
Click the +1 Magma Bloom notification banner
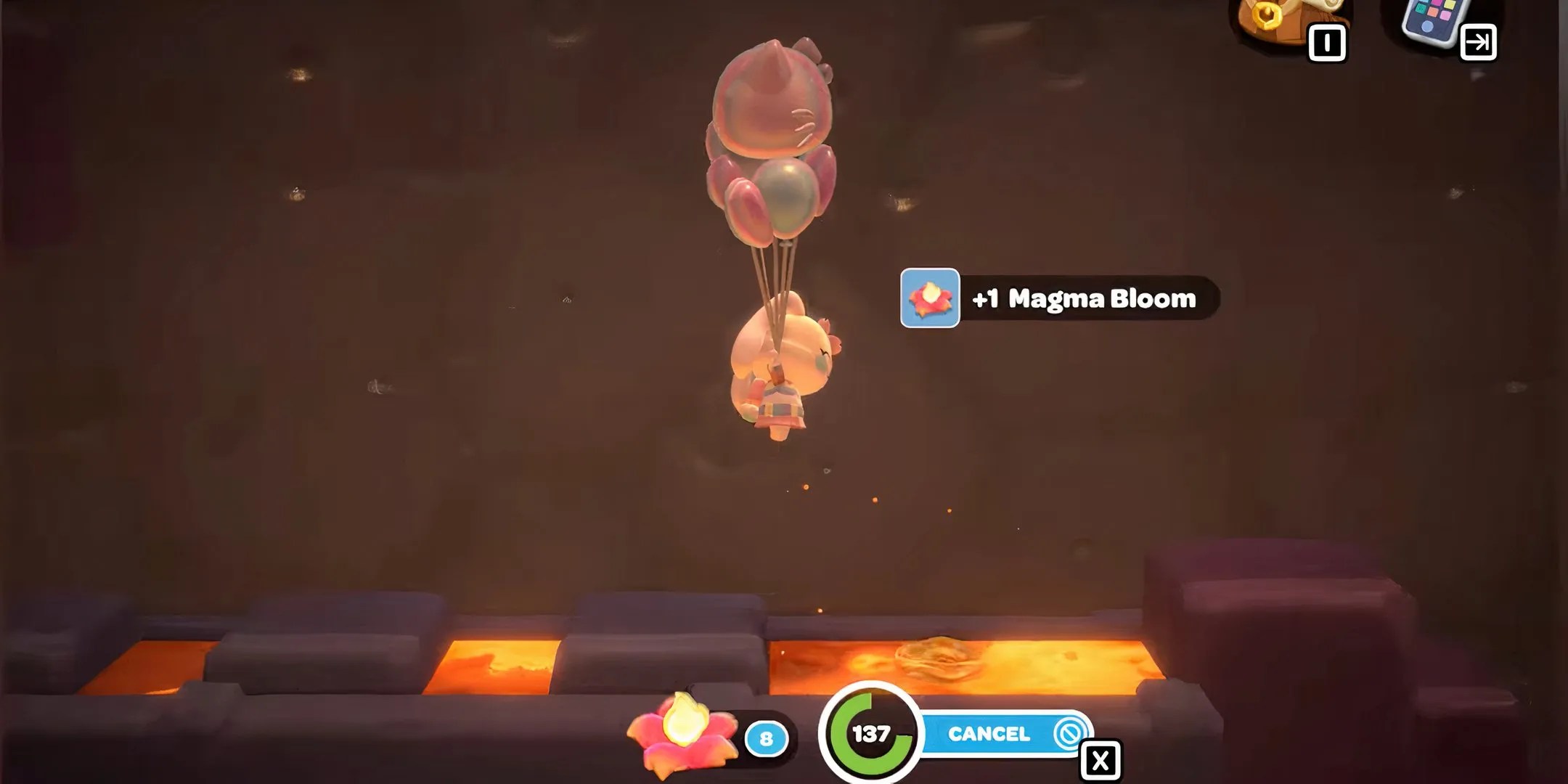click(x=1060, y=297)
